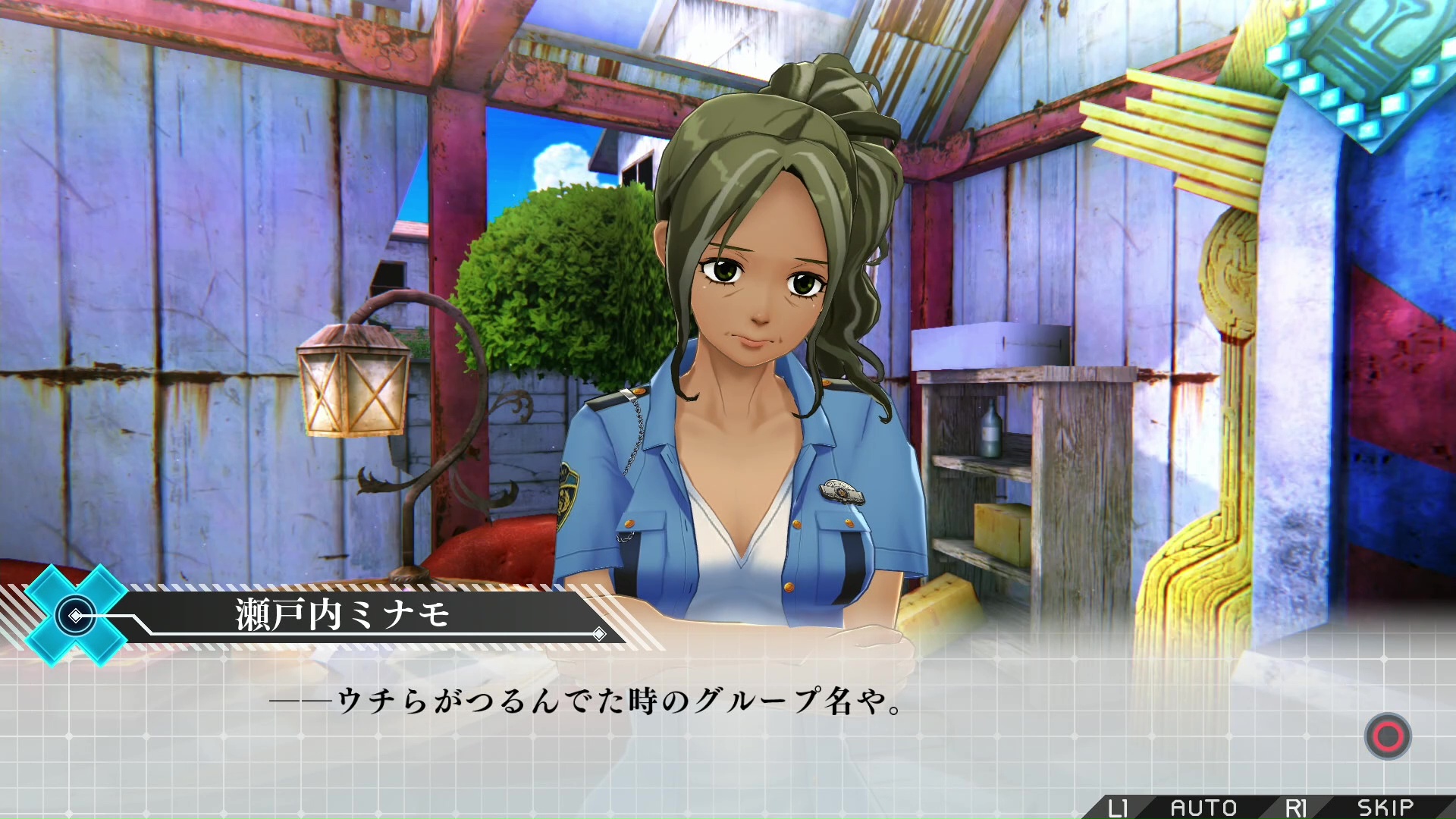Advance the dialogue text box

pyautogui.click(x=1388, y=736)
